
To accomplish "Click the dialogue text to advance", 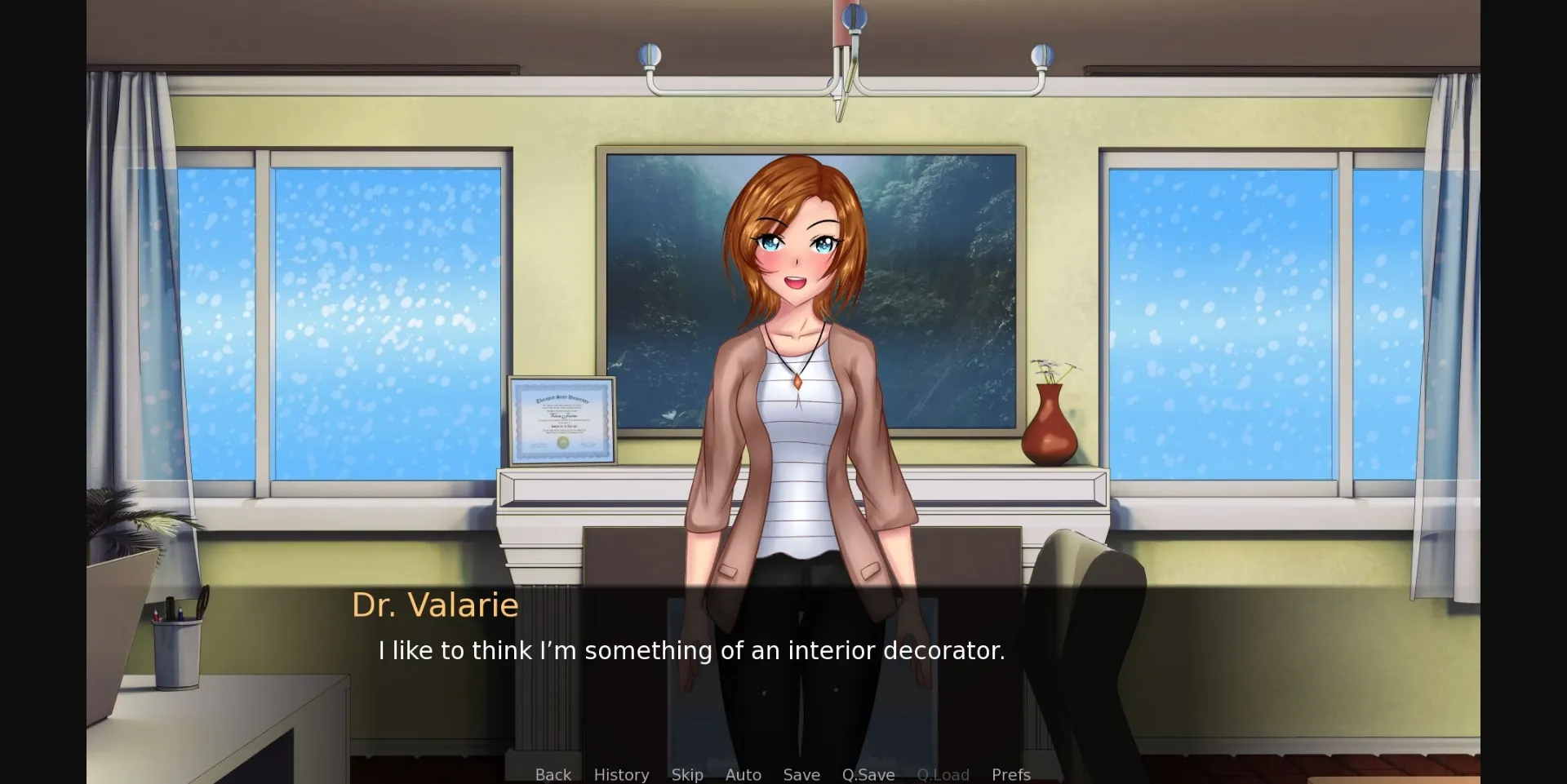I will tap(691, 650).
